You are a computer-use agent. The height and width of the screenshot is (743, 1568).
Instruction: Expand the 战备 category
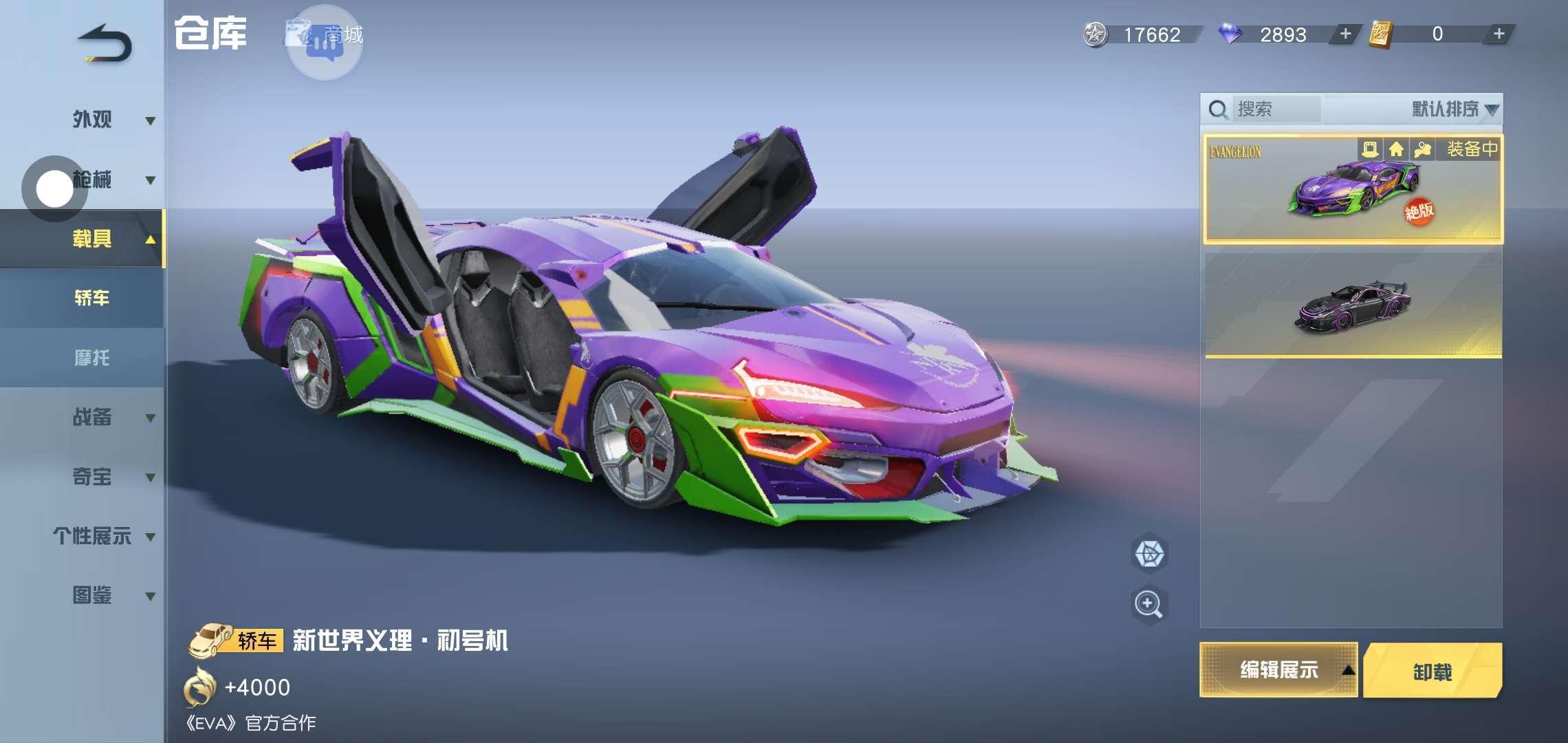(x=110, y=417)
